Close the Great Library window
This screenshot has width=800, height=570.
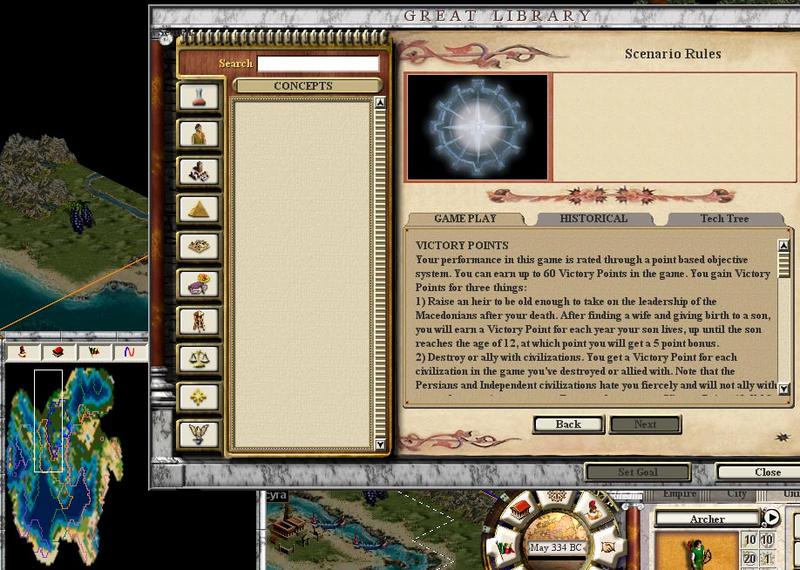767,472
